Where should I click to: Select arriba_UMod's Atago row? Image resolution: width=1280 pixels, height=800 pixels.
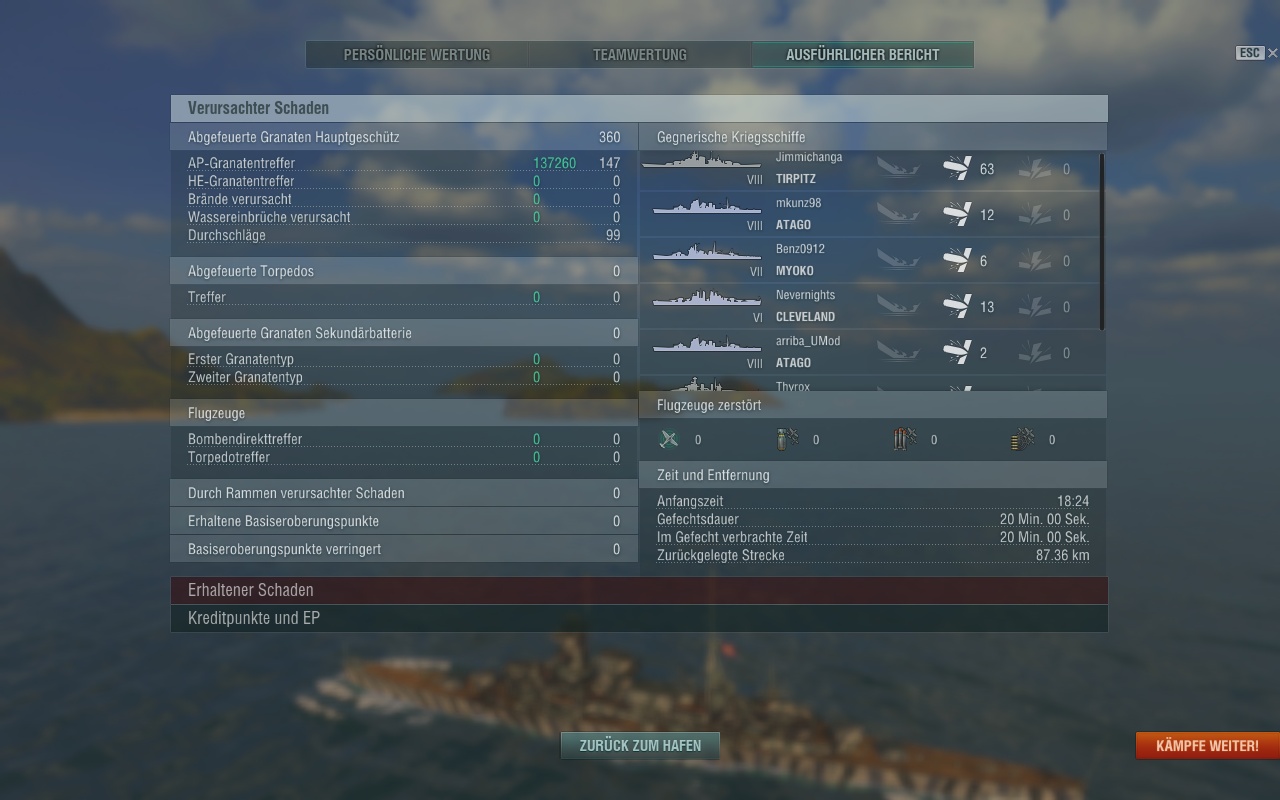[x=868, y=352]
